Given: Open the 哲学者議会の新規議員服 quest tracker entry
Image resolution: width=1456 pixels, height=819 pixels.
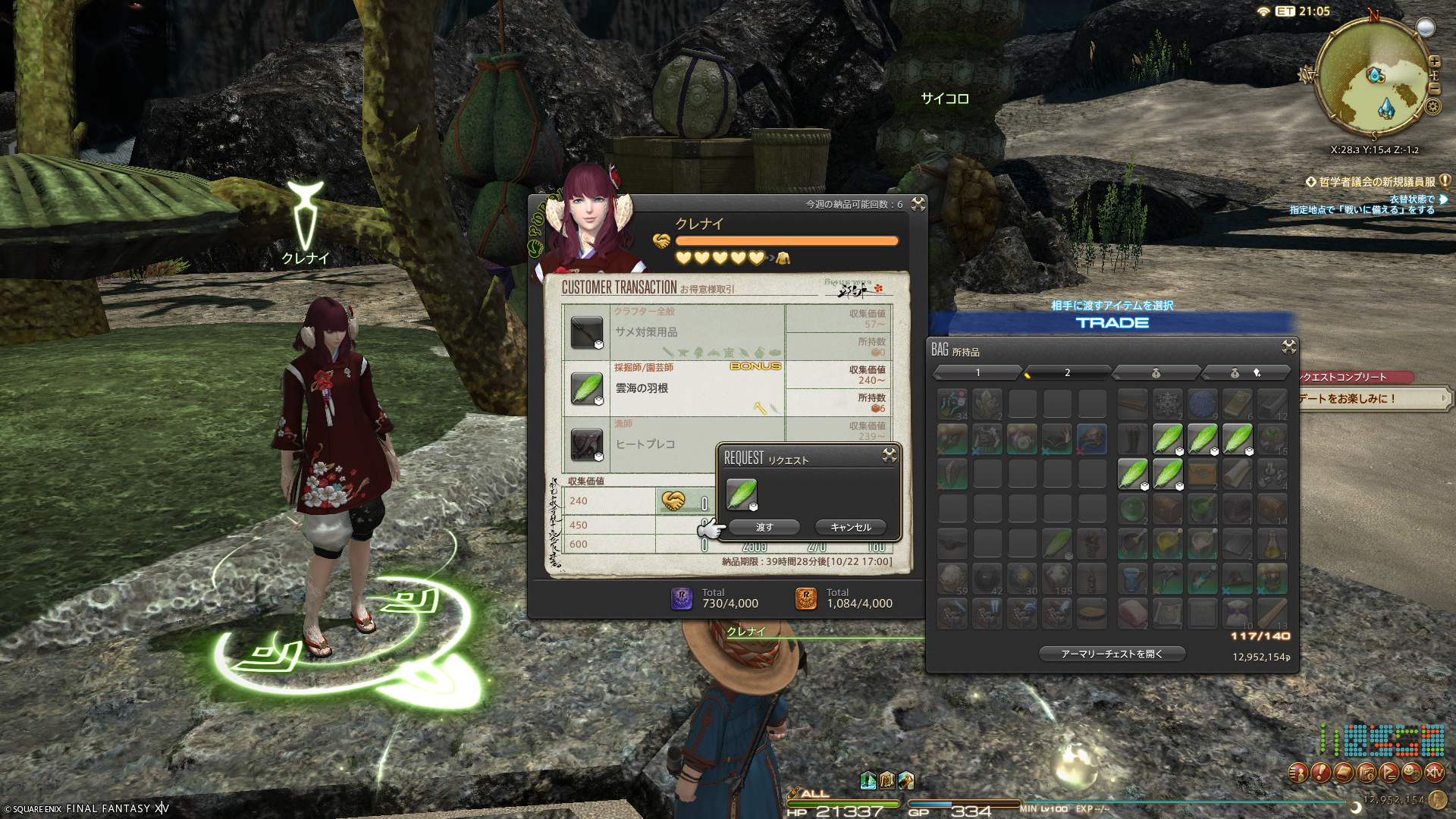Looking at the screenshot, I should tap(1376, 182).
